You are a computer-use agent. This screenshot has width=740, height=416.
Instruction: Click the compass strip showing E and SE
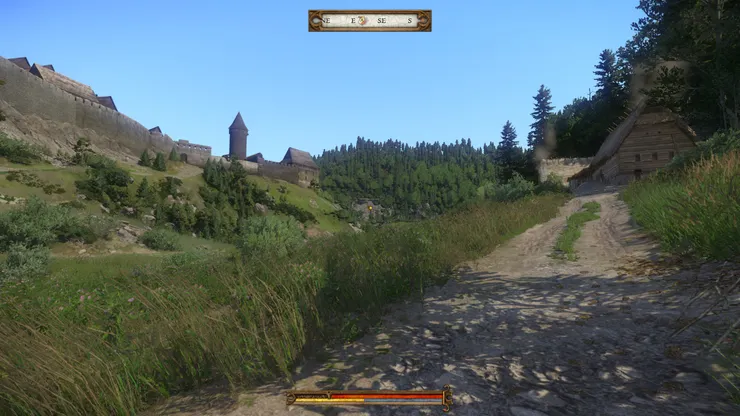(369, 20)
